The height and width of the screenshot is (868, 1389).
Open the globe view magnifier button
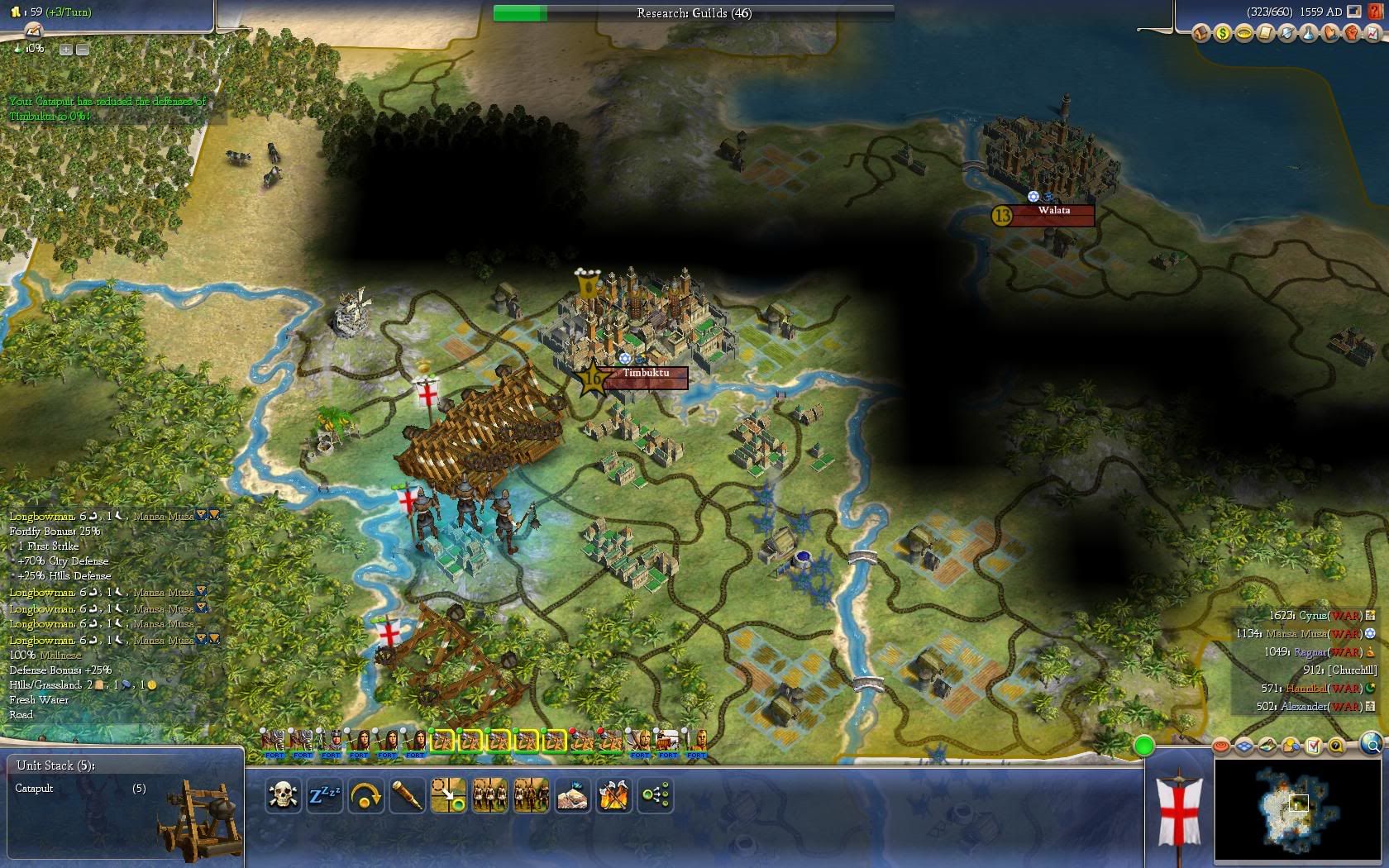[1370, 745]
